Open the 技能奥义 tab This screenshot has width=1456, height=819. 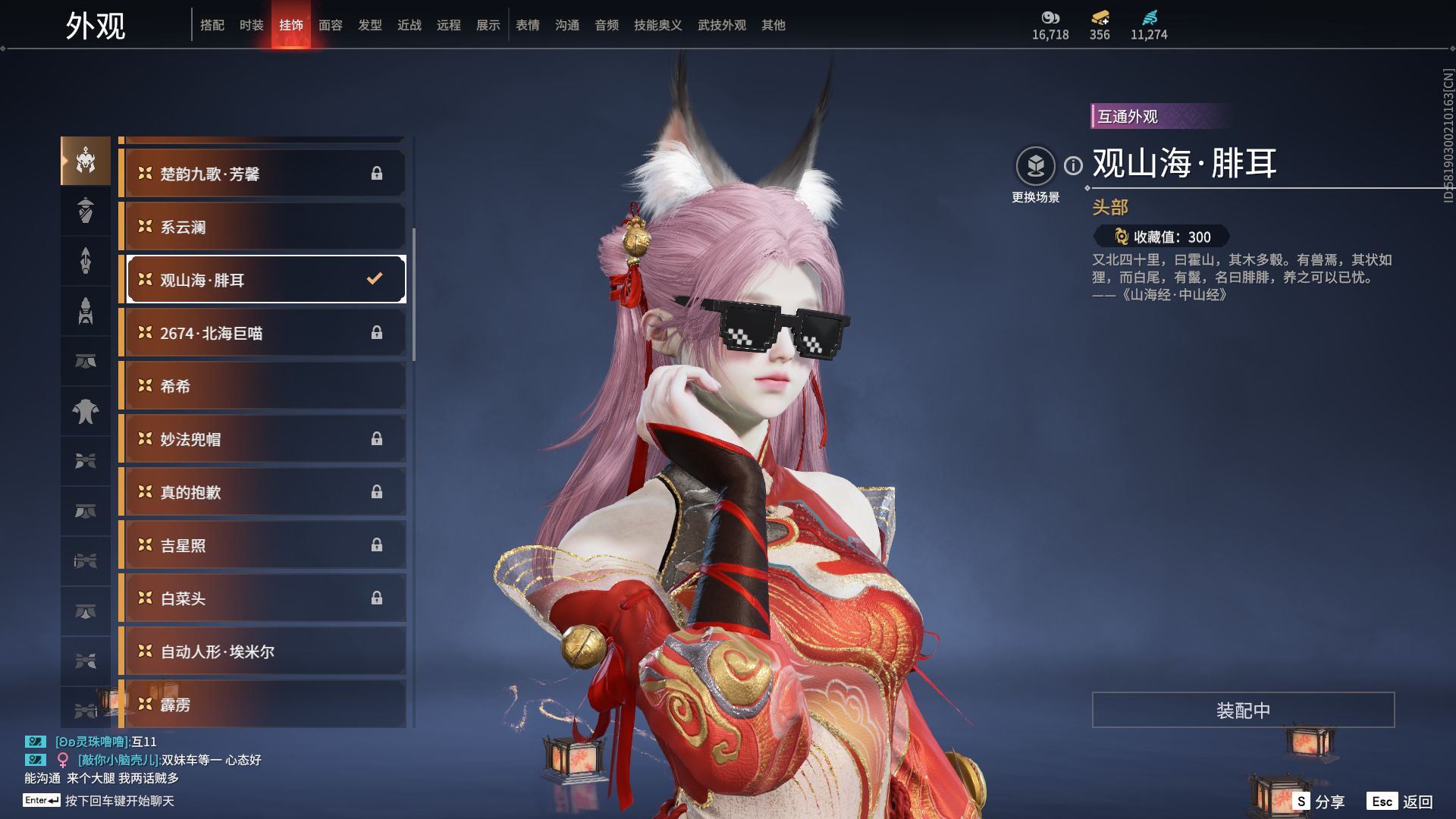coord(657,25)
